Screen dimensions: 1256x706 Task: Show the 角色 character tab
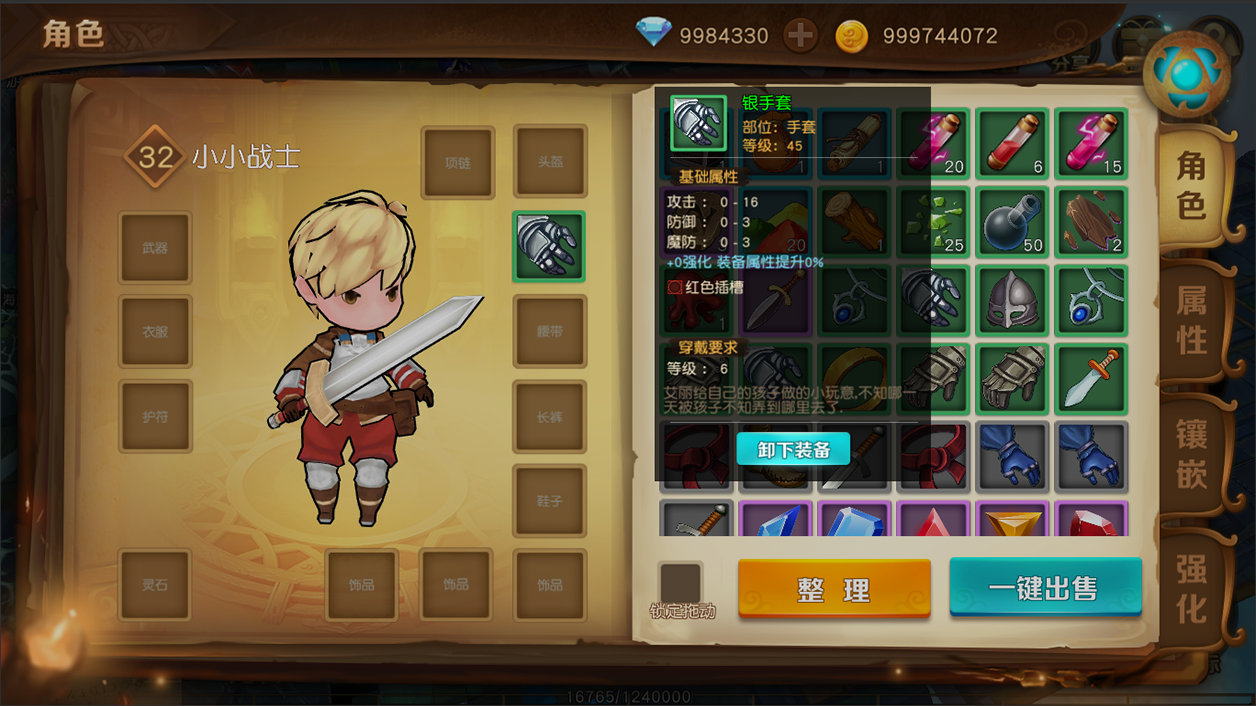tap(1191, 185)
